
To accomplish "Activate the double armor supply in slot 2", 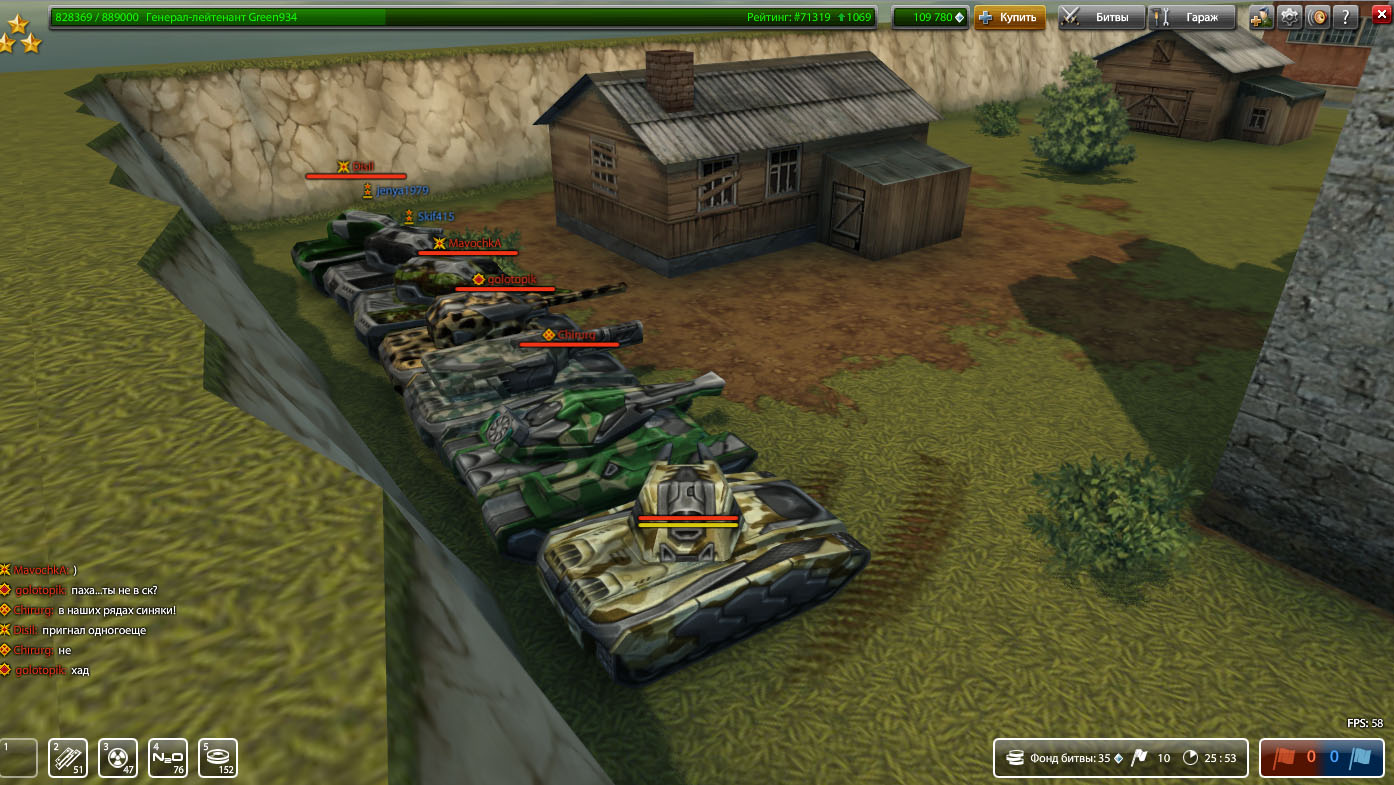I will [x=69, y=758].
